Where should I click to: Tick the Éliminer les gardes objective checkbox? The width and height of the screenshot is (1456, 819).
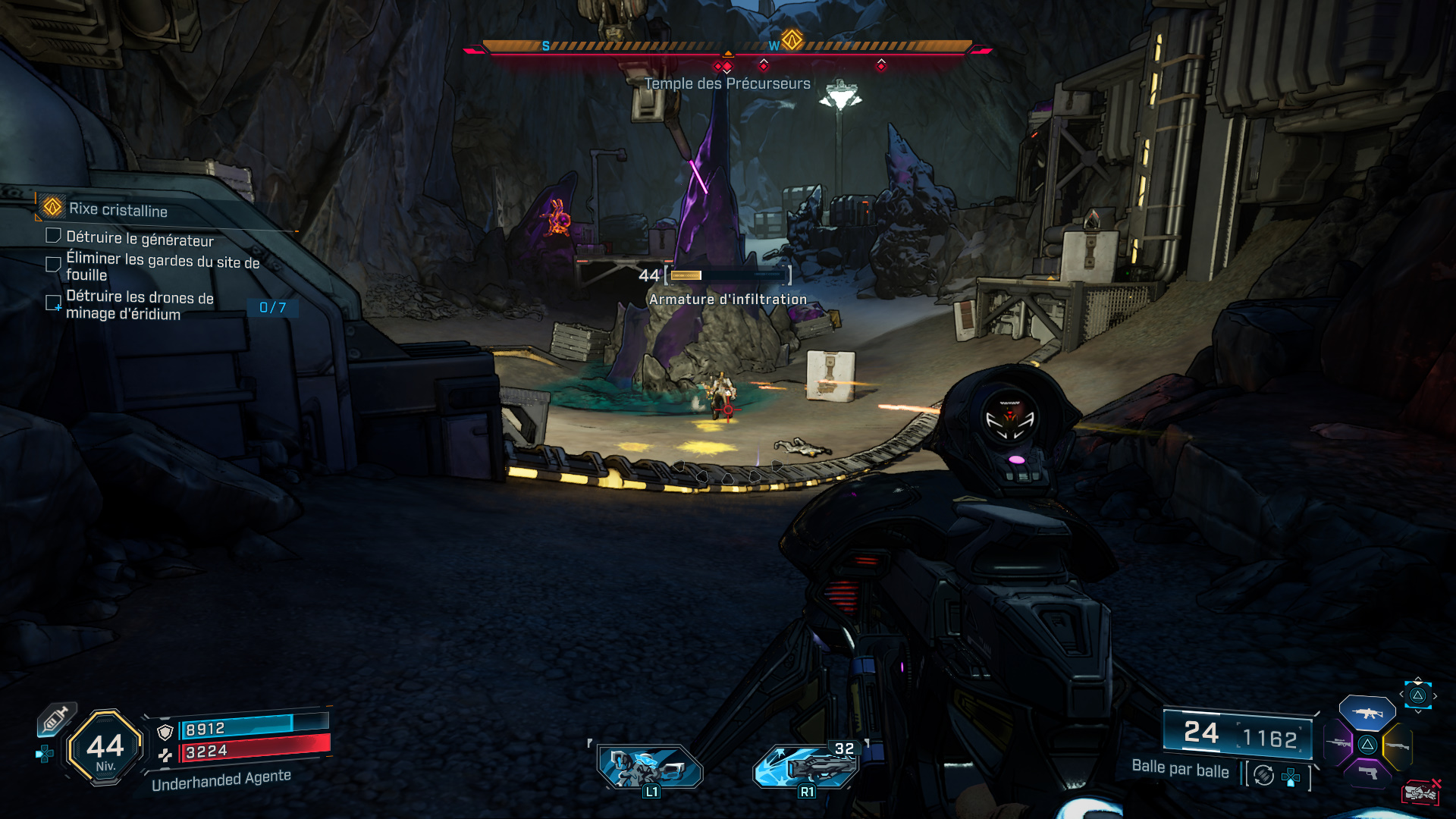53,264
